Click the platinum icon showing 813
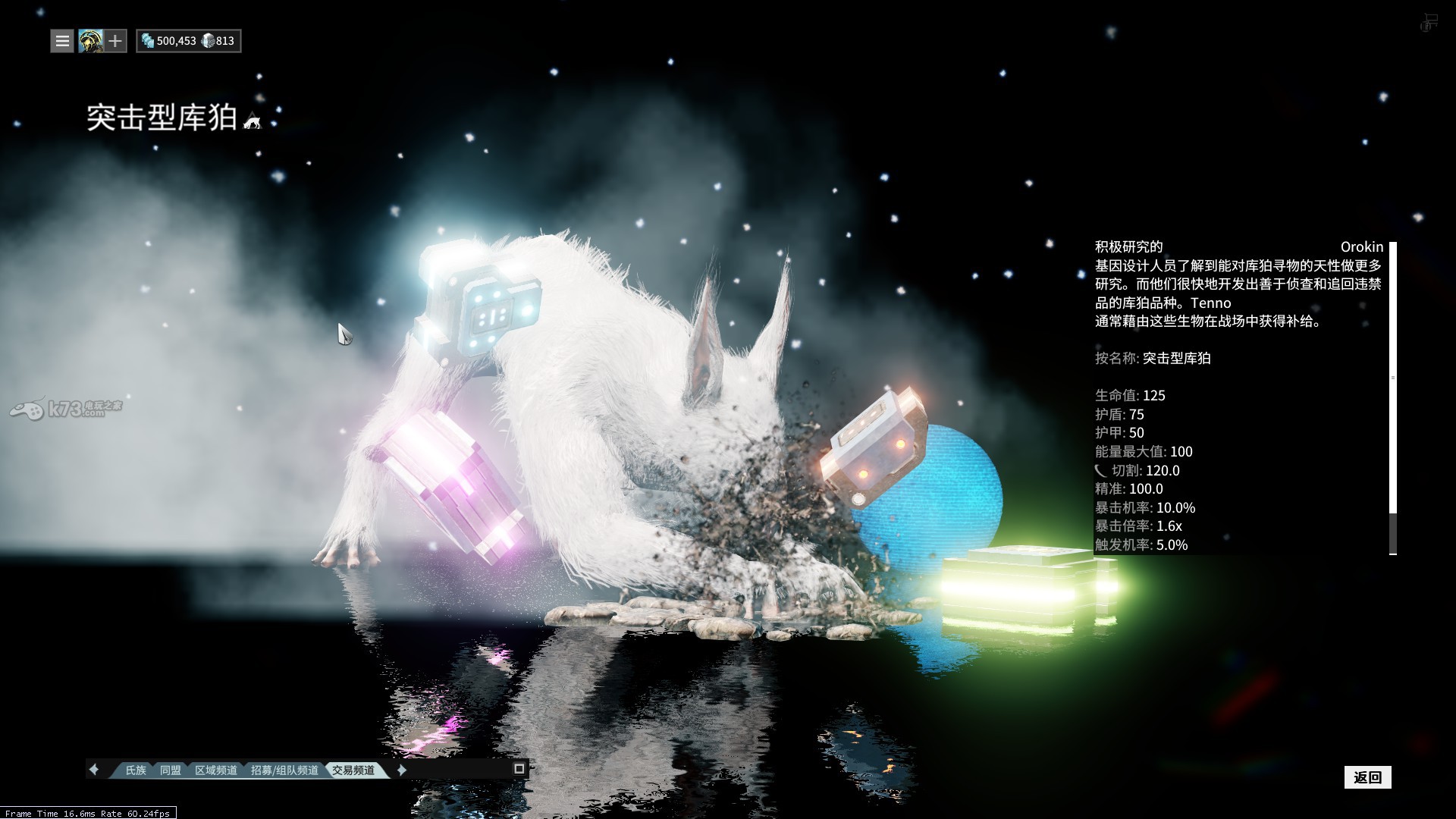The height and width of the screenshot is (819, 1456). [x=209, y=40]
